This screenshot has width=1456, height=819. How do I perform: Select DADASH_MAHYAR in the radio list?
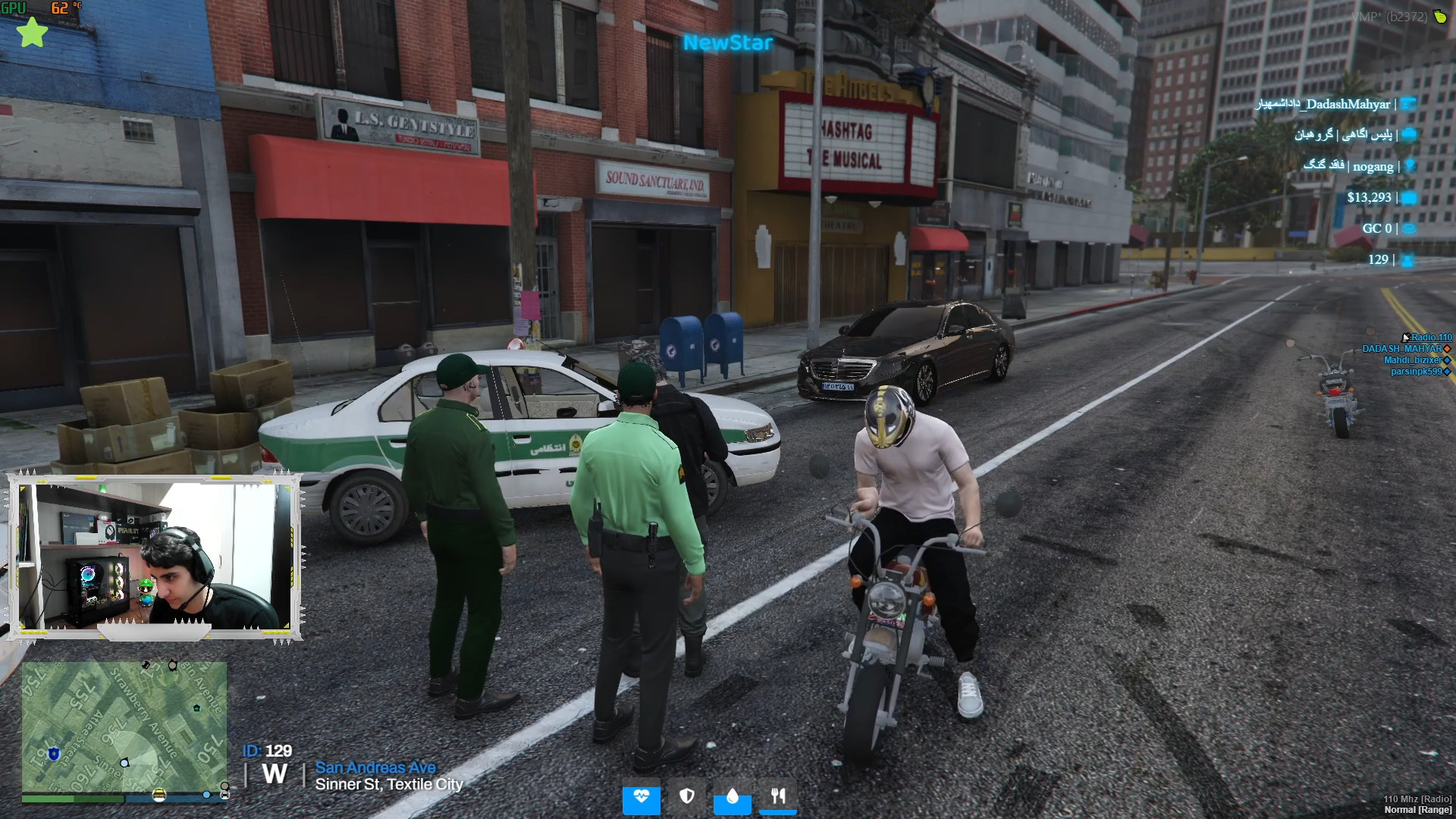pyautogui.click(x=1401, y=349)
